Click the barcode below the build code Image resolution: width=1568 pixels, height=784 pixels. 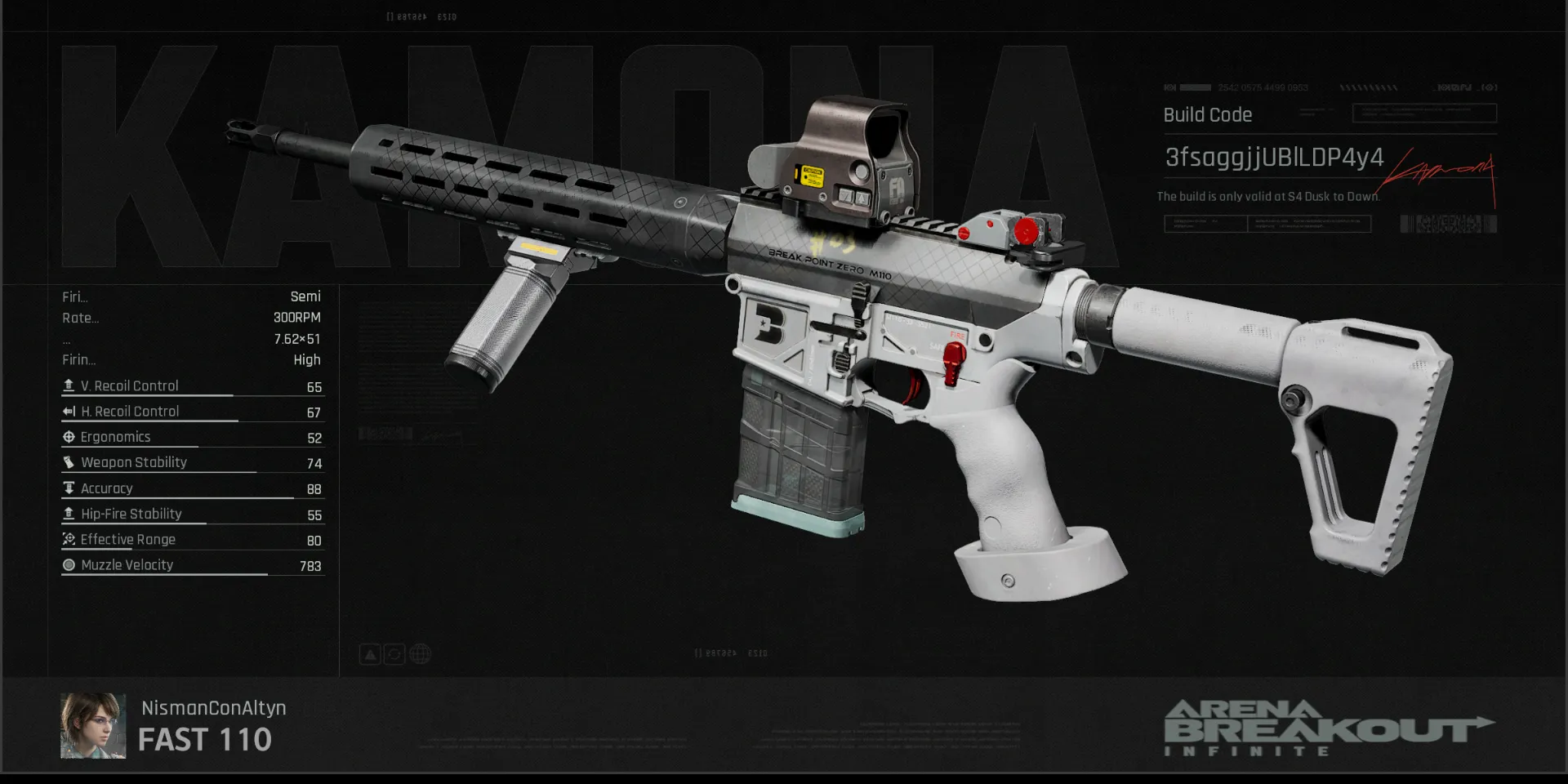(1446, 223)
